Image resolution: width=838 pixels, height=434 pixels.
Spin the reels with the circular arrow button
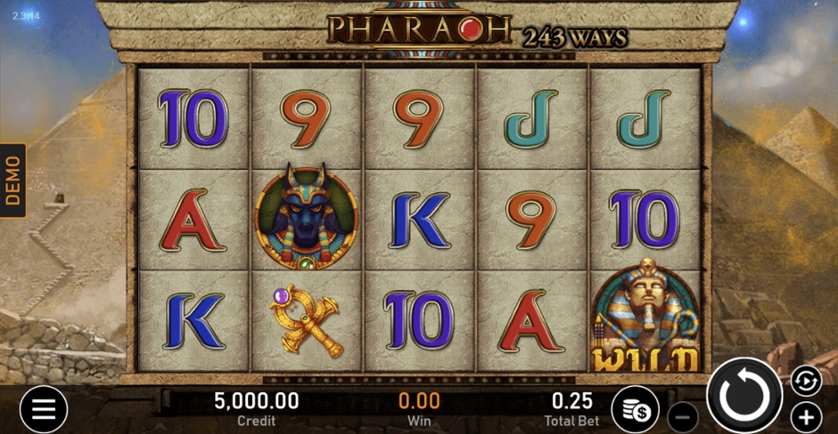(745, 396)
